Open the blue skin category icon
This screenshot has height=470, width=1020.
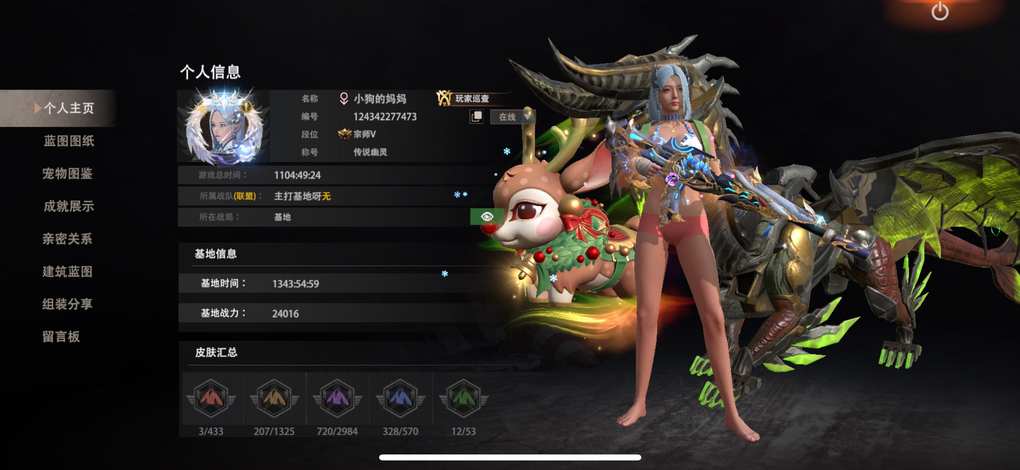tap(400, 398)
